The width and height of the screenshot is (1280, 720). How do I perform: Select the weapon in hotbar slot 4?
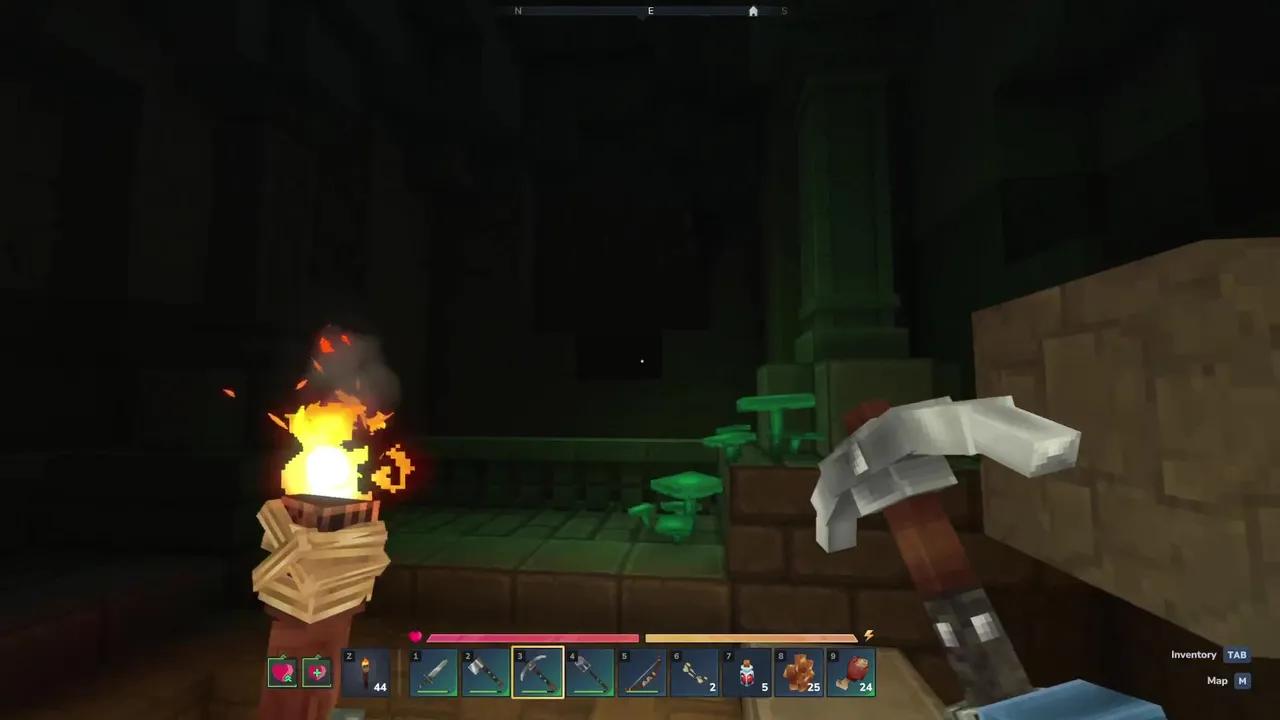pyautogui.click(x=590, y=671)
